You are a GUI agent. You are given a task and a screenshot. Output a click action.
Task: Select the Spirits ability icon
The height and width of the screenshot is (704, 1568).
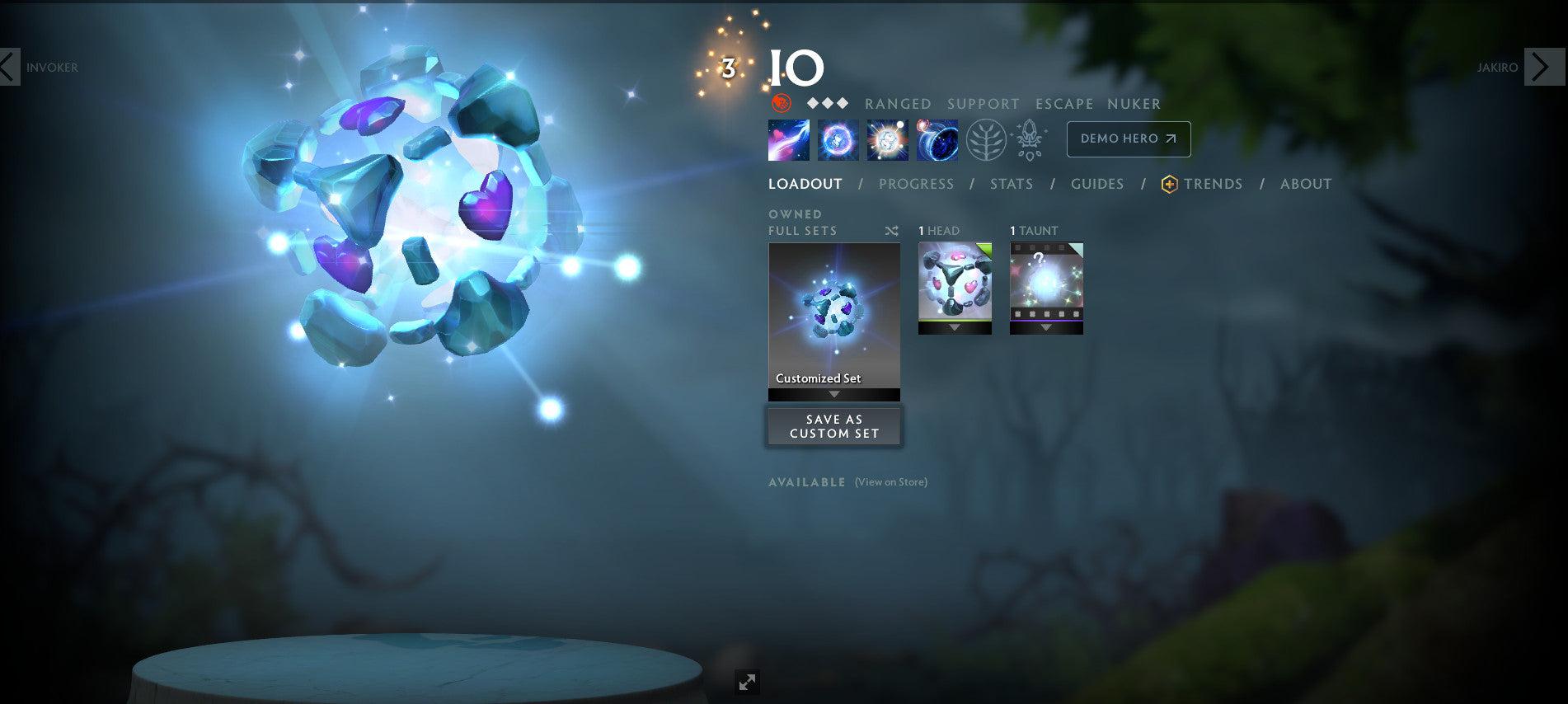coord(836,139)
